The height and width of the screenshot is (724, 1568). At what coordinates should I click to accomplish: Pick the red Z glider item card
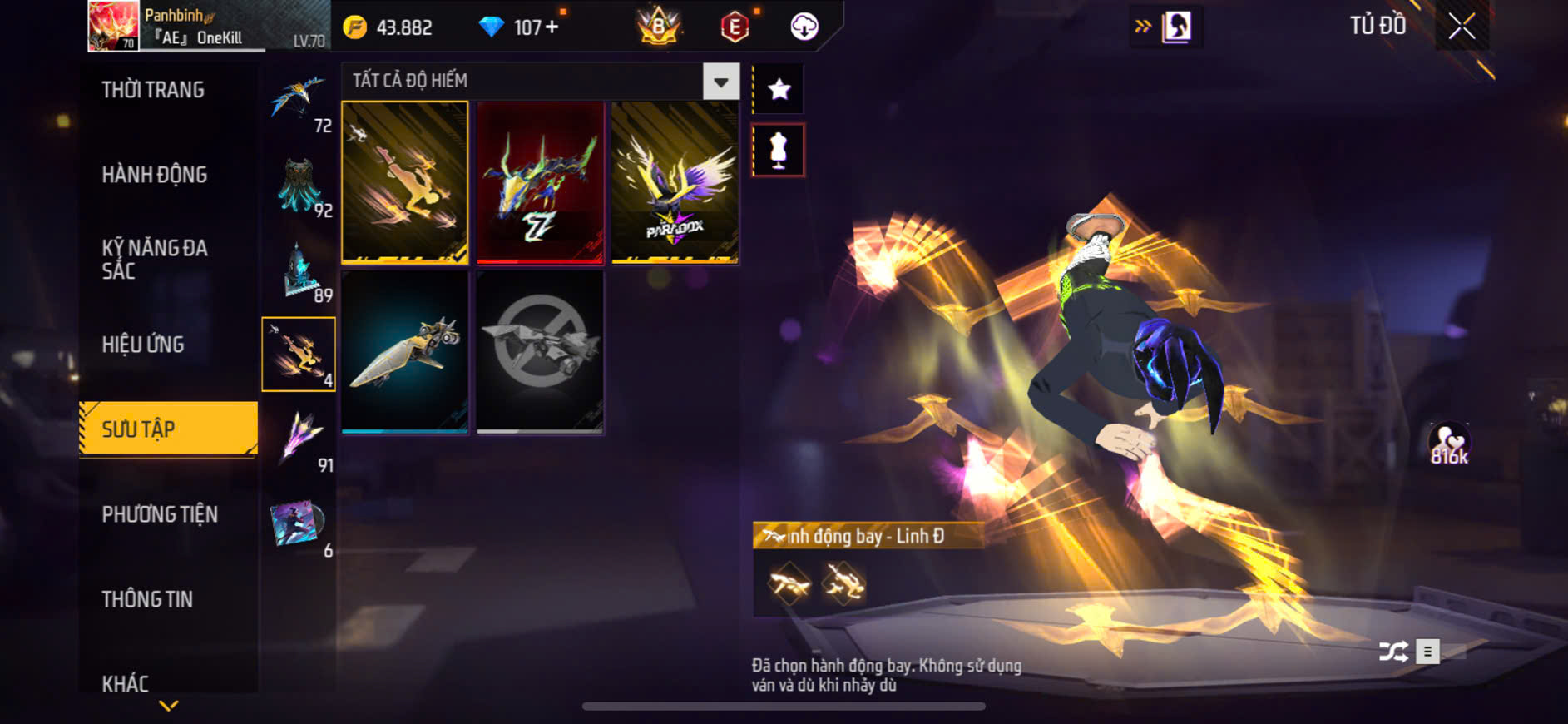coord(540,182)
